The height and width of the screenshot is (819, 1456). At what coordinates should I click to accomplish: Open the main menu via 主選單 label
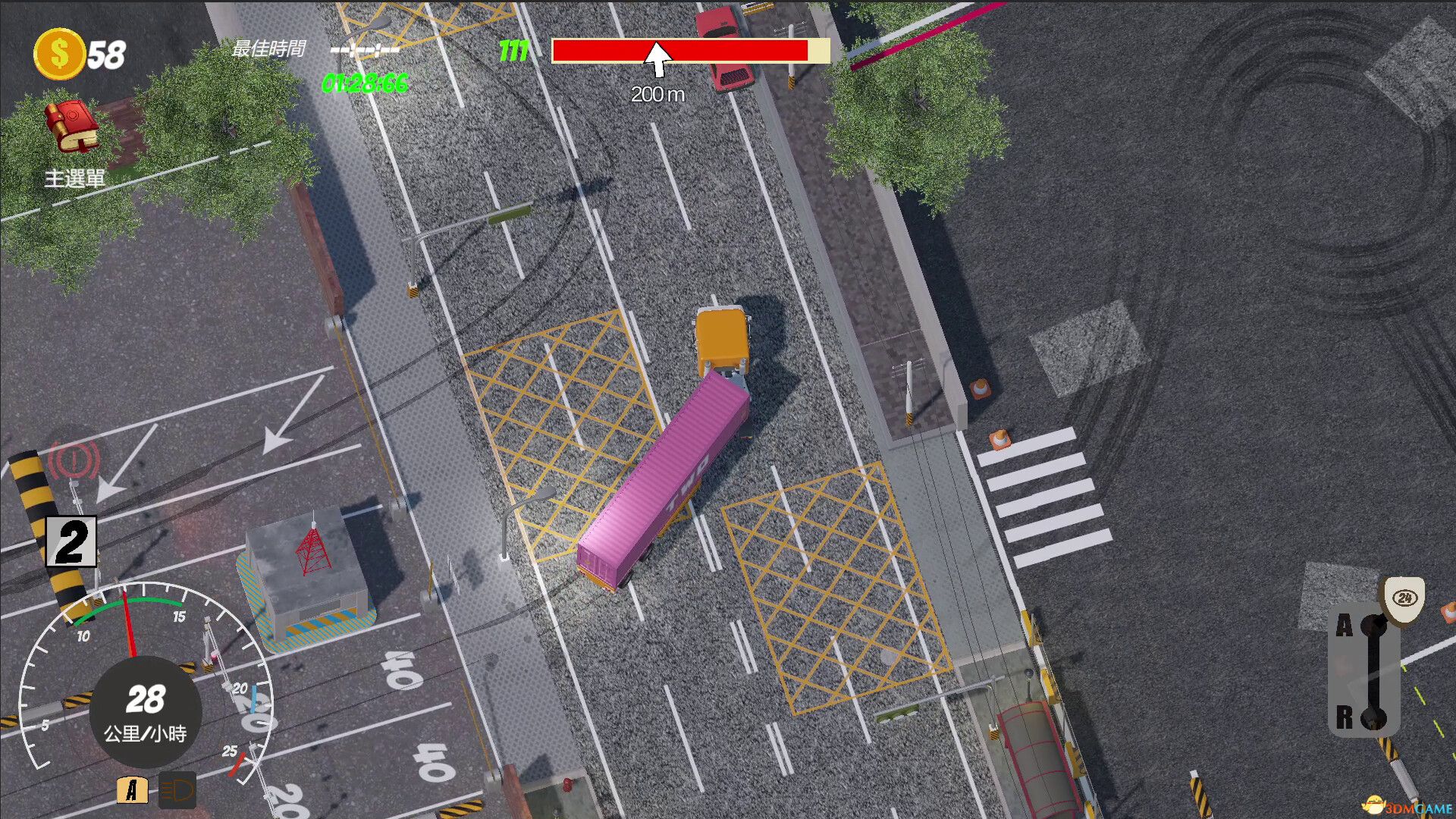pos(76,179)
